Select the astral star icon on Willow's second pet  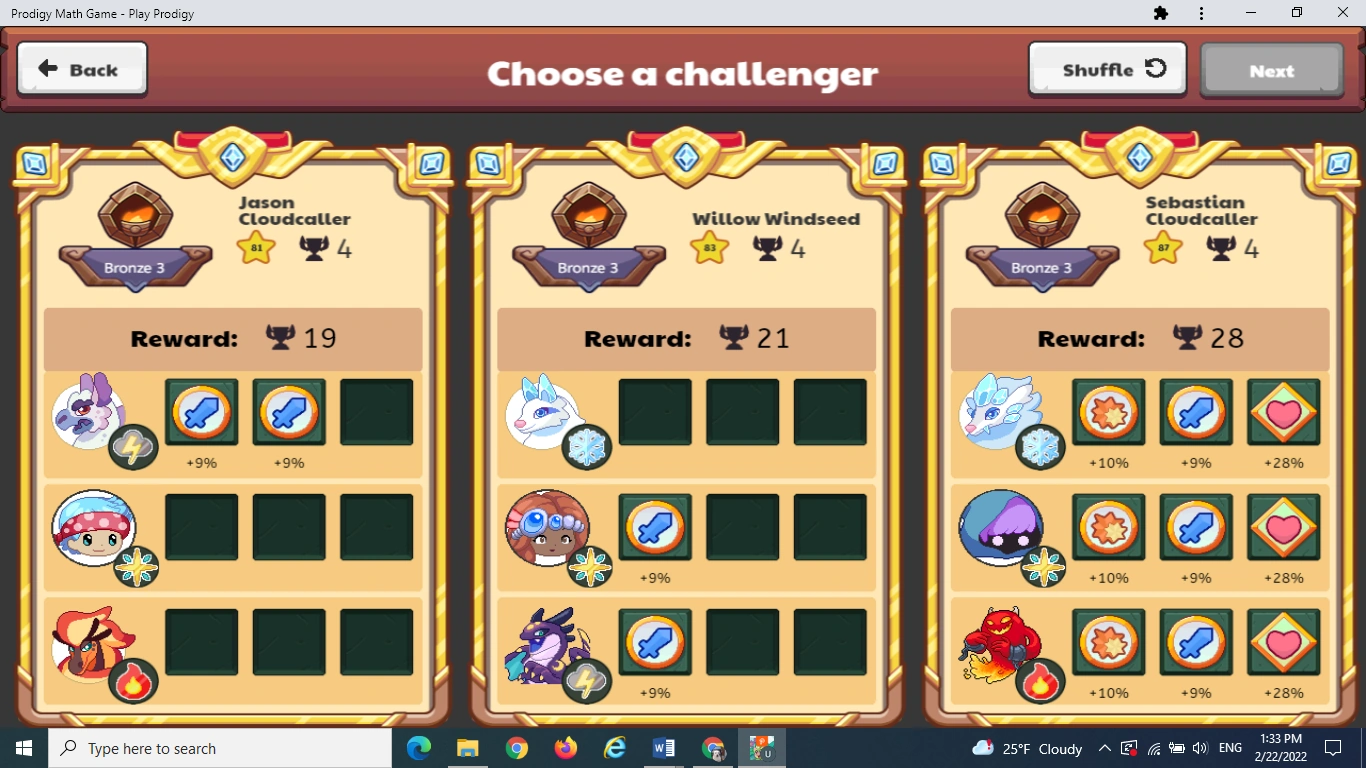587,568
